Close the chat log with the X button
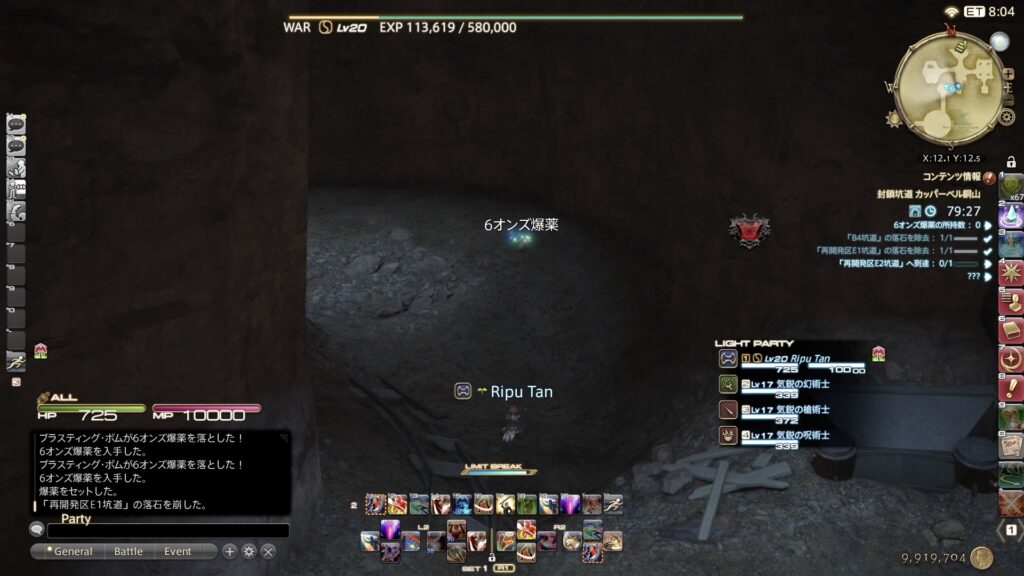1024x576 pixels. pyautogui.click(x=268, y=551)
